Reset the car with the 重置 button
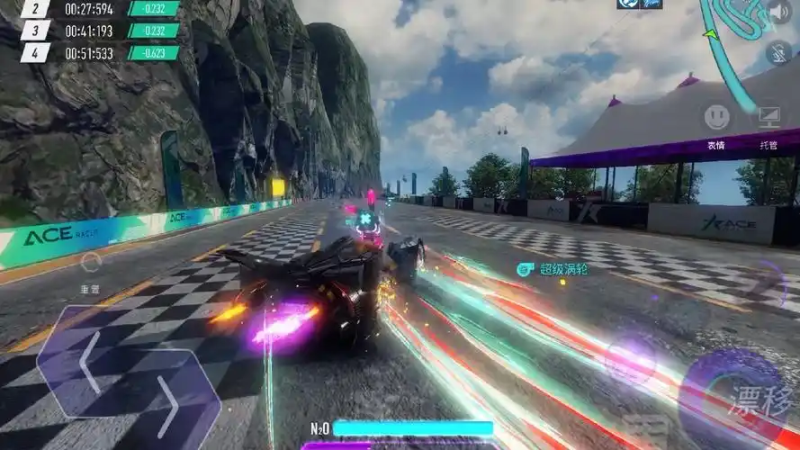800x450 pixels. 91,264
